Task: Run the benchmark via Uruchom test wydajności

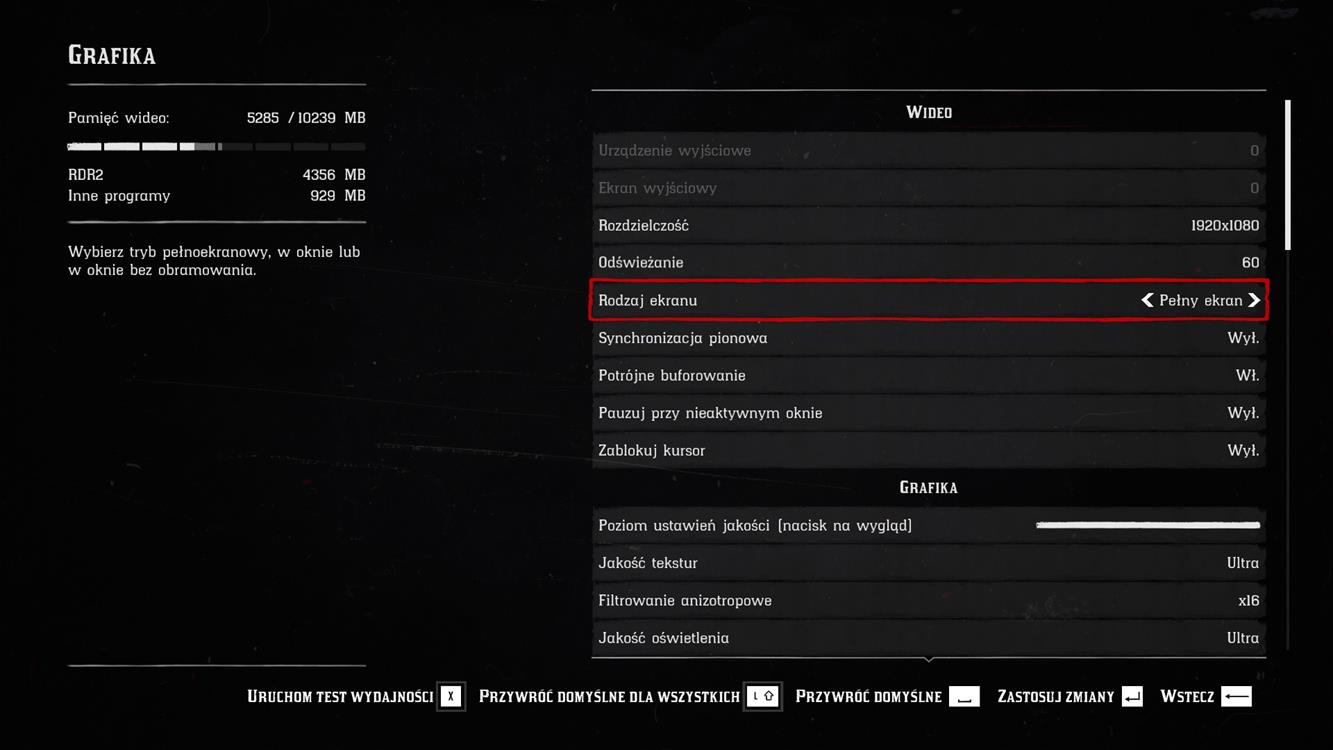Action: pos(355,697)
